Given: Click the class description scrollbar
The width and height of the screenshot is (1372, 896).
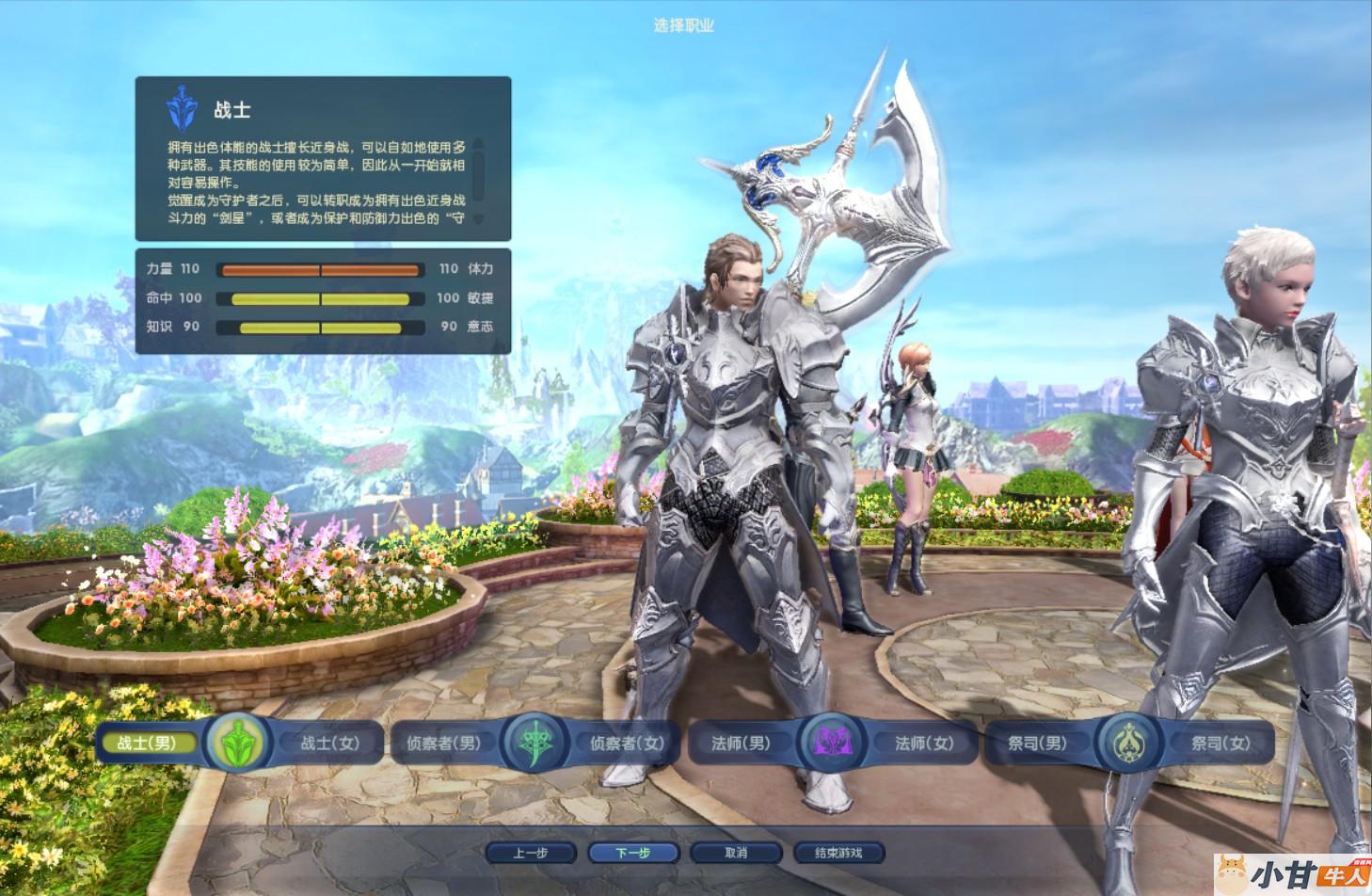Looking at the screenshot, I should pyautogui.click(x=478, y=174).
